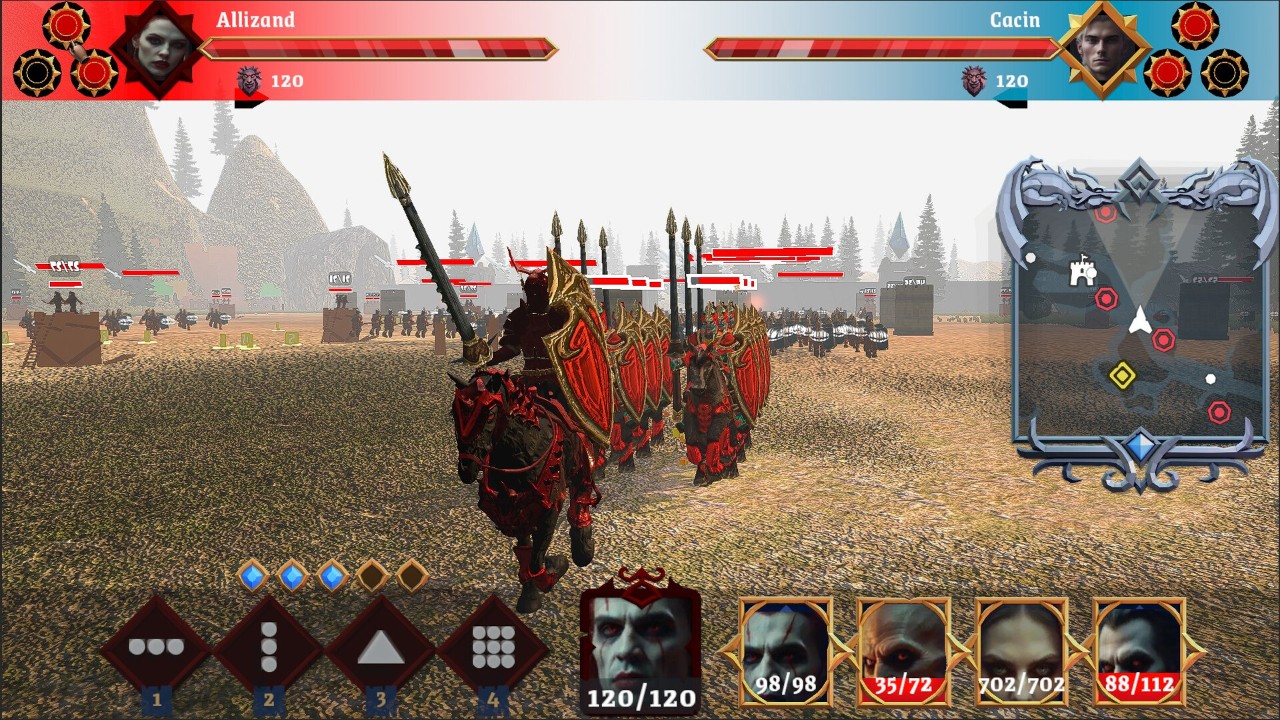Select the unit portrait showing 120/120
Screen dimensions: 1280x720
pyautogui.click(x=640, y=640)
